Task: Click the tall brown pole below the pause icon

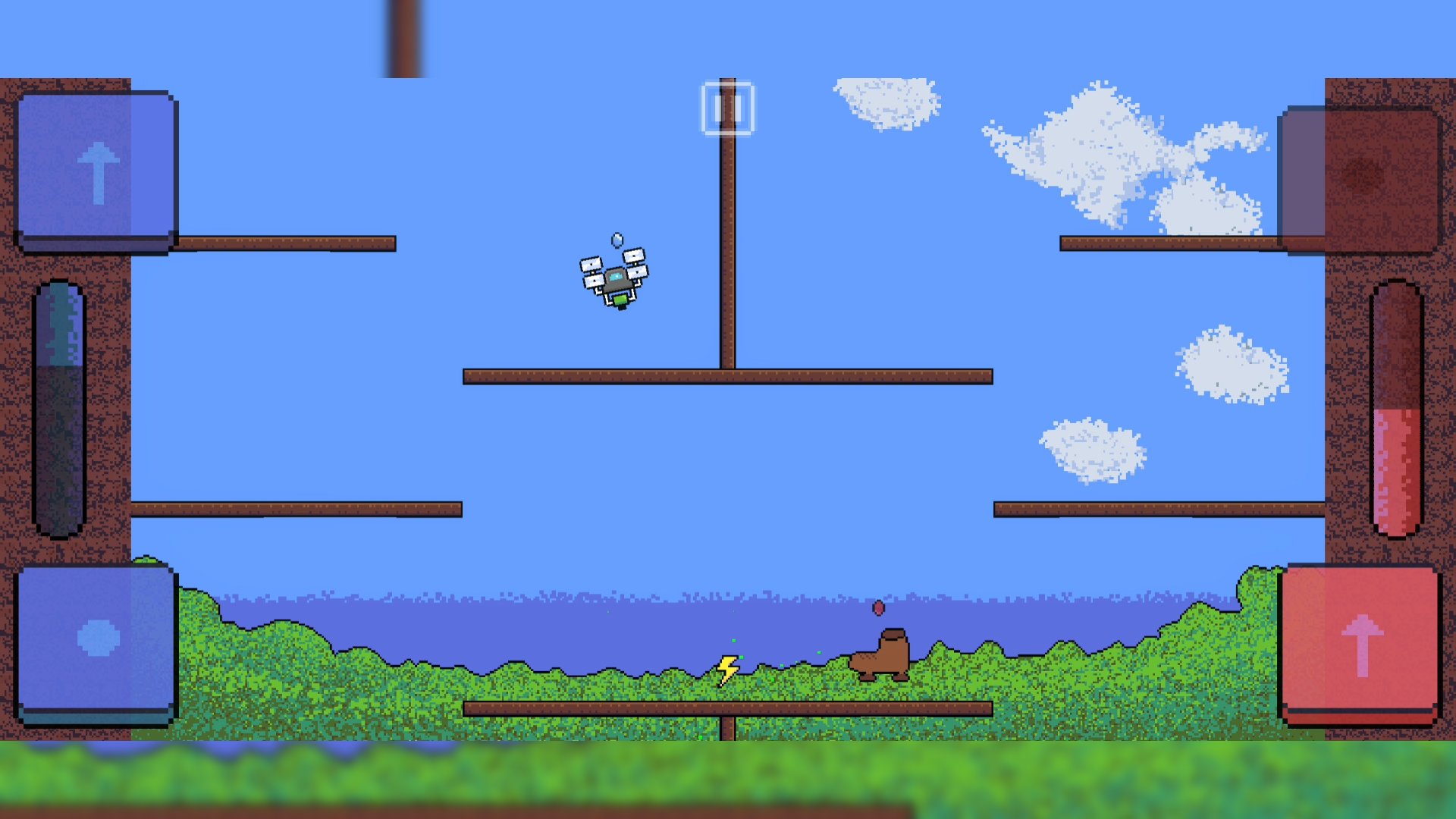Action: coord(727,243)
